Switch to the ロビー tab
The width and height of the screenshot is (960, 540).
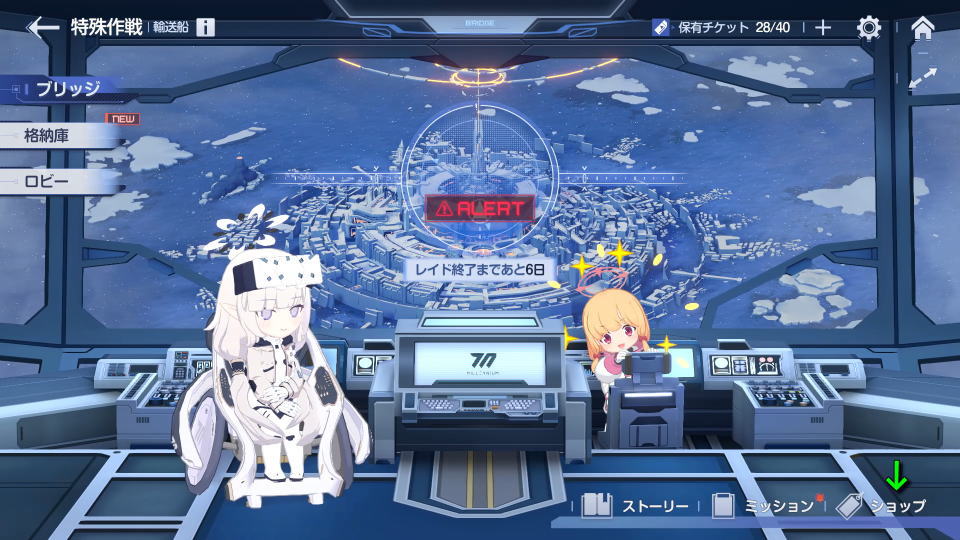pyautogui.click(x=59, y=182)
